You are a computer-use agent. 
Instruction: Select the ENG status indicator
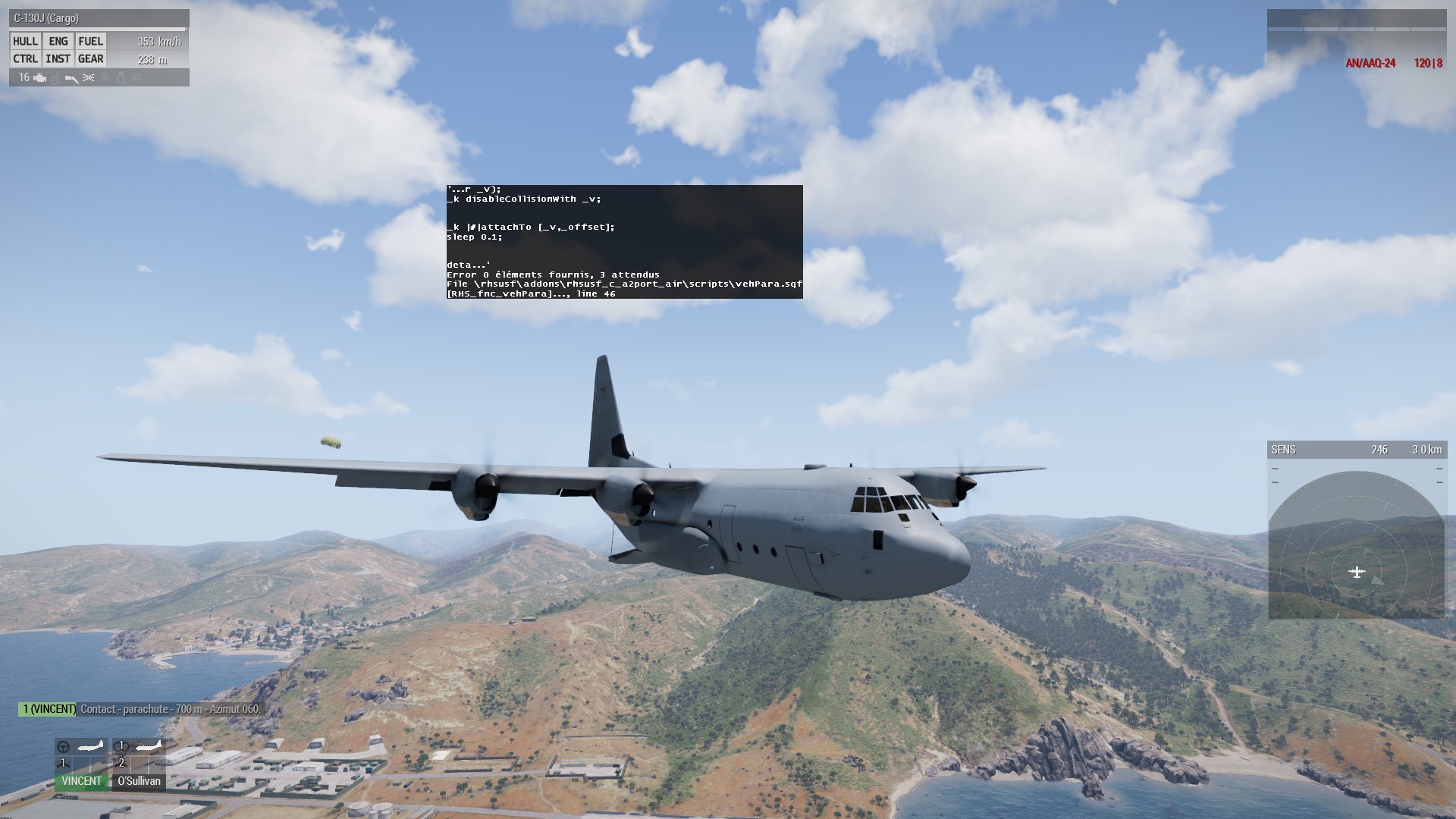coord(58,42)
